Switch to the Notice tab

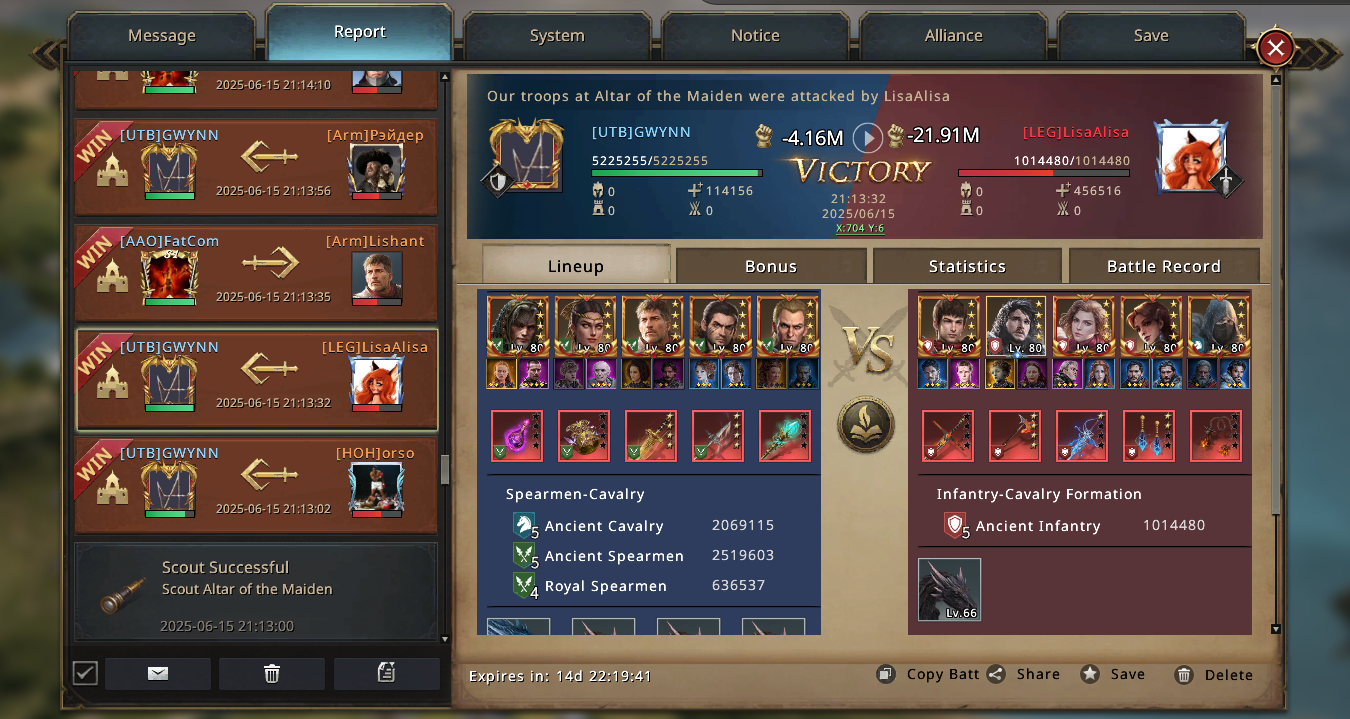point(755,36)
